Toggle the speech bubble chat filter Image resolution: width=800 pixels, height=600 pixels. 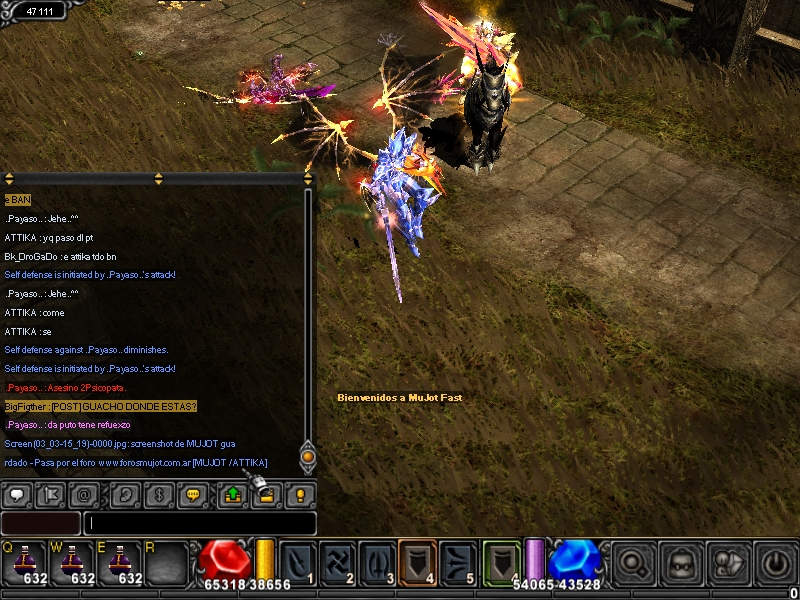point(17,493)
